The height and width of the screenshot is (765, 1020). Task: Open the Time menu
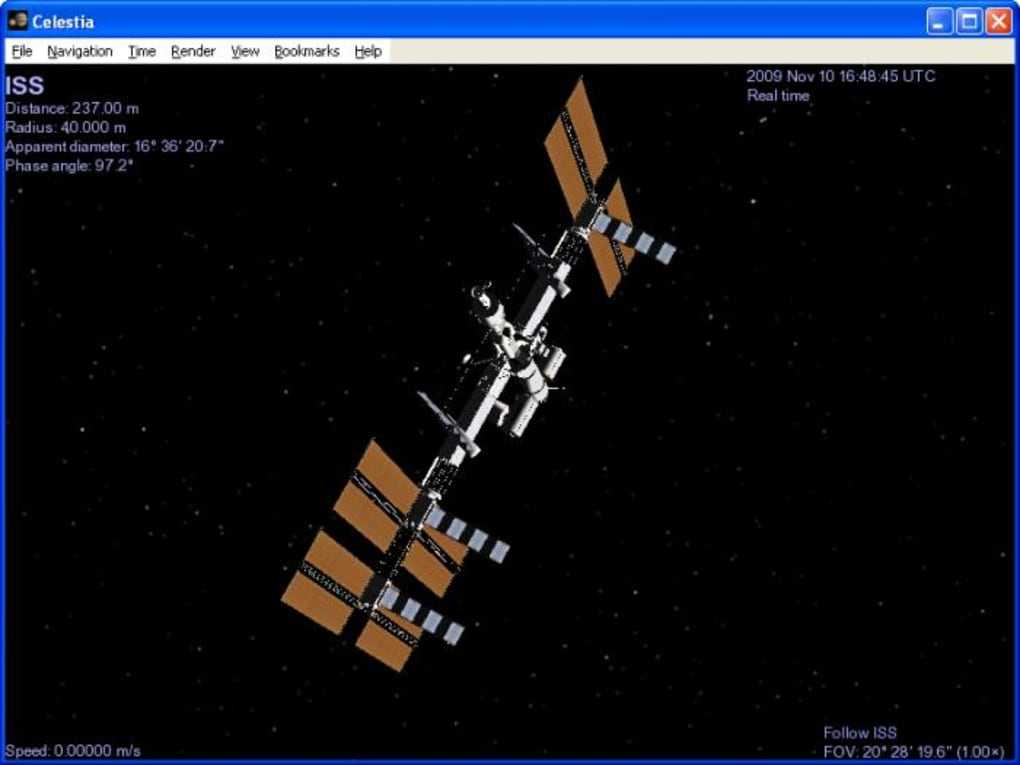(x=142, y=51)
